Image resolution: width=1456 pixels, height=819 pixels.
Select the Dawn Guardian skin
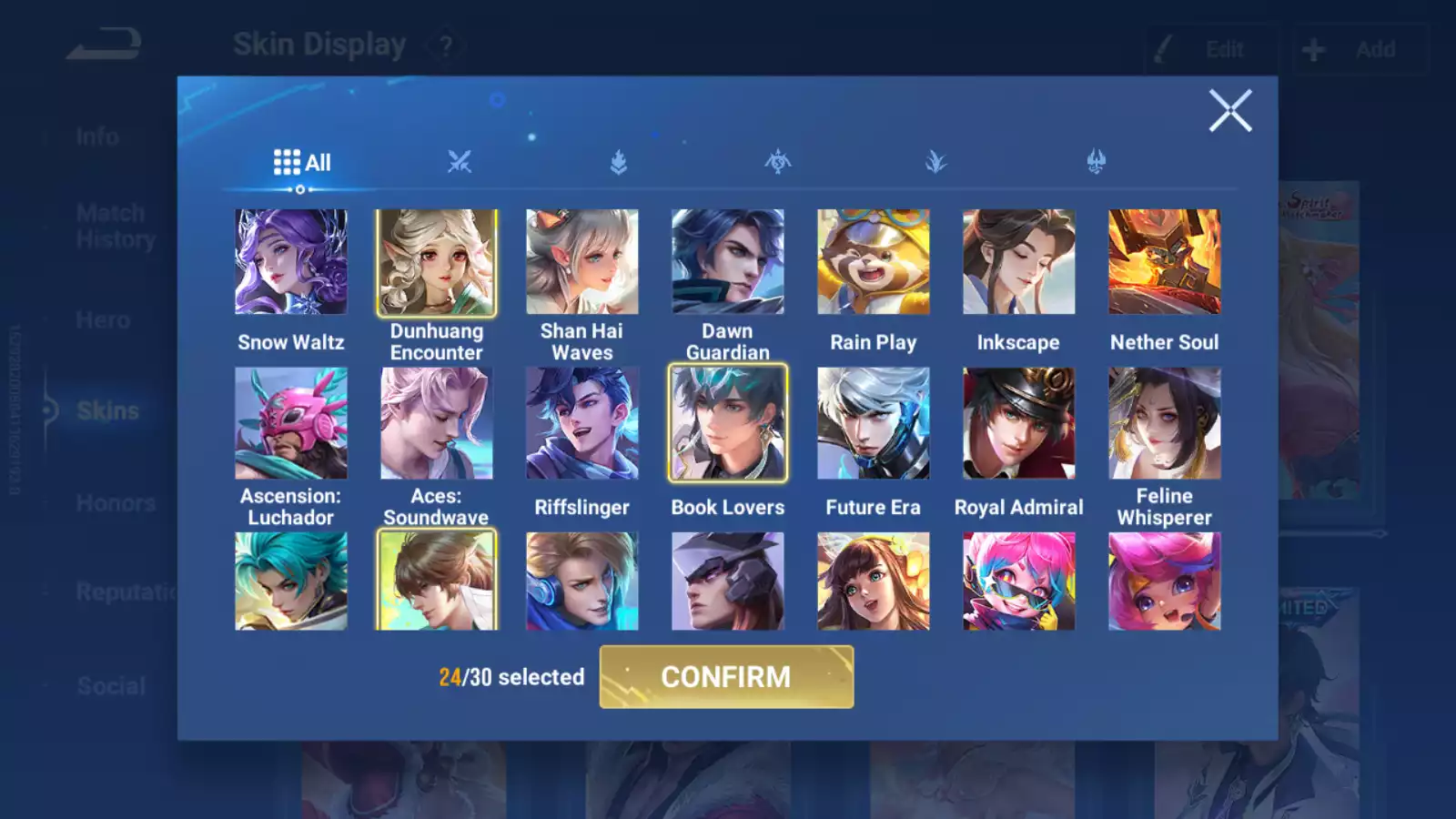pyautogui.click(x=728, y=262)
